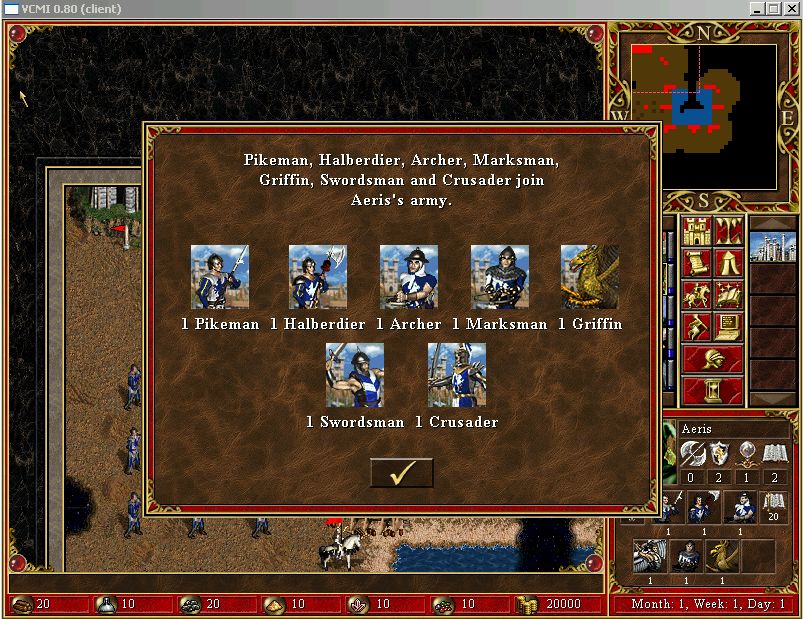The height and width of the screenshot is (619, 803).
Task: Toggle hero sleep with the tent button
Action: [728, 264]
